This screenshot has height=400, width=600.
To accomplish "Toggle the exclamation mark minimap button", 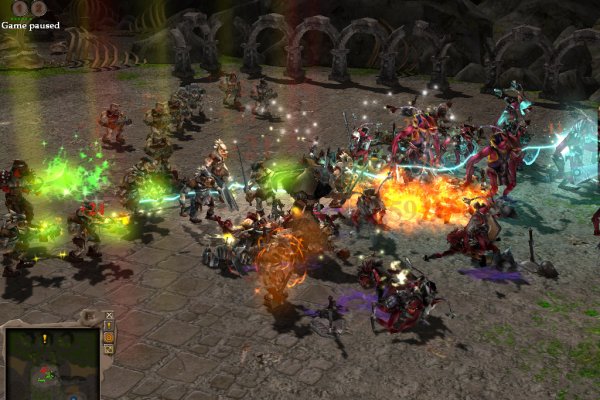I will pos(109,326).
